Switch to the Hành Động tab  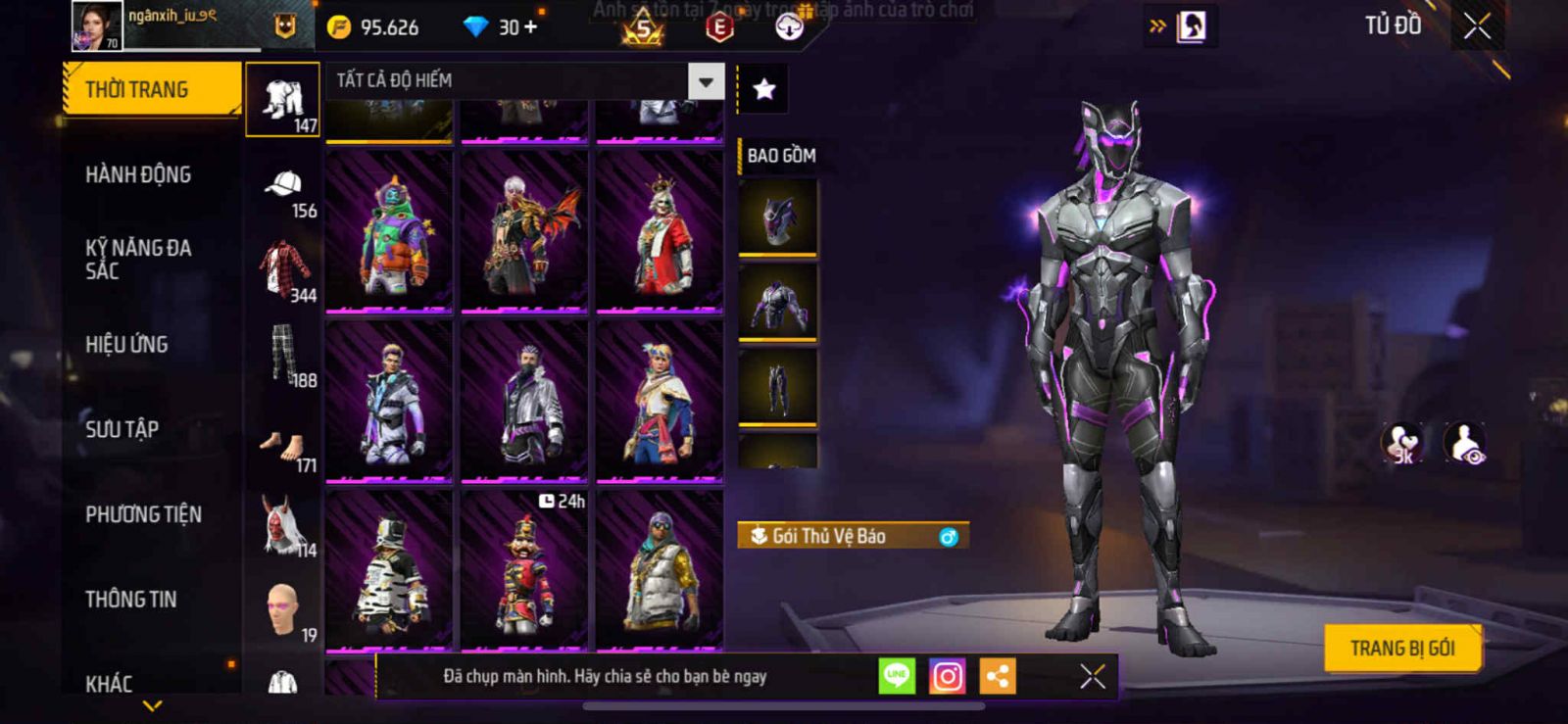138,174
